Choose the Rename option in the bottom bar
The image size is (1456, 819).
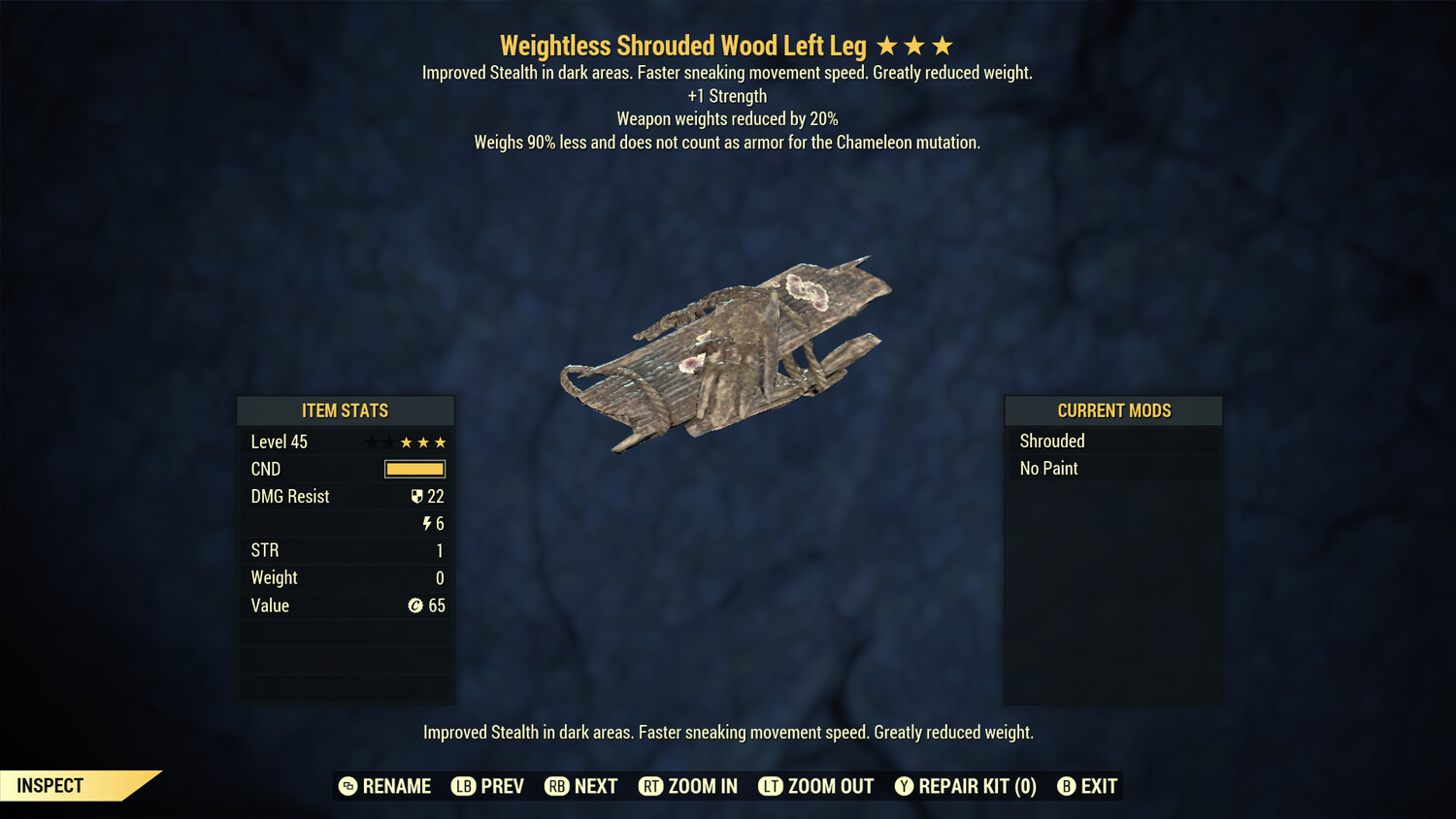click(385, 786)
